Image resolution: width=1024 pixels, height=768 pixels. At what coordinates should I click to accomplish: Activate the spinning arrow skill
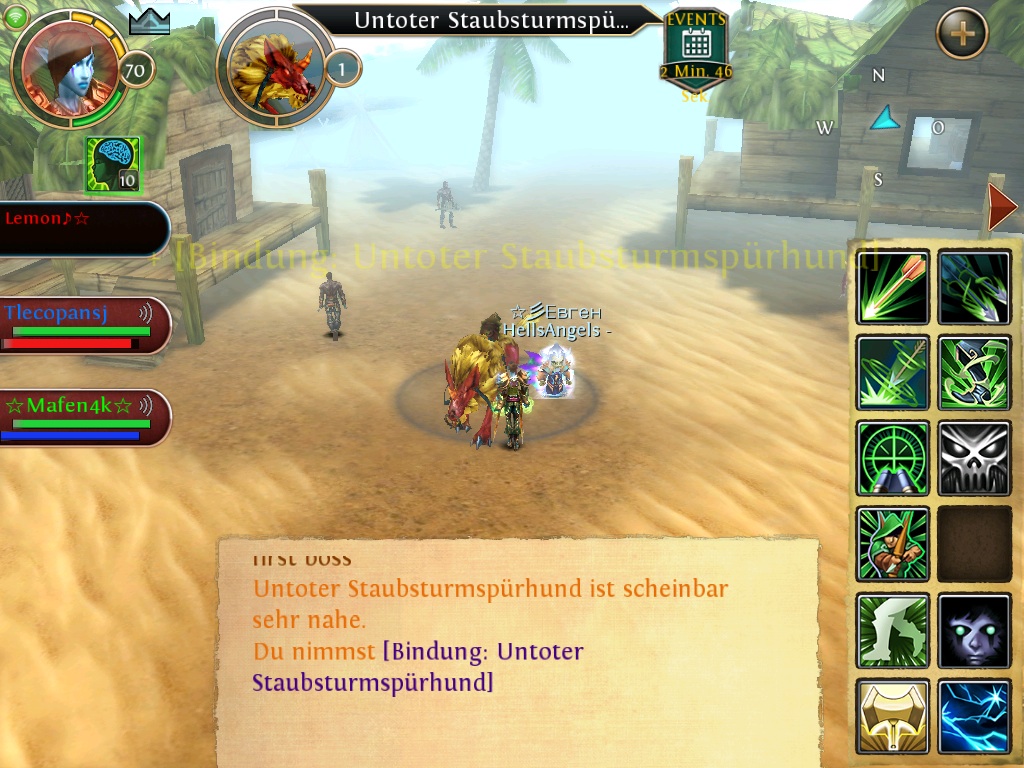tap(893, 373)
